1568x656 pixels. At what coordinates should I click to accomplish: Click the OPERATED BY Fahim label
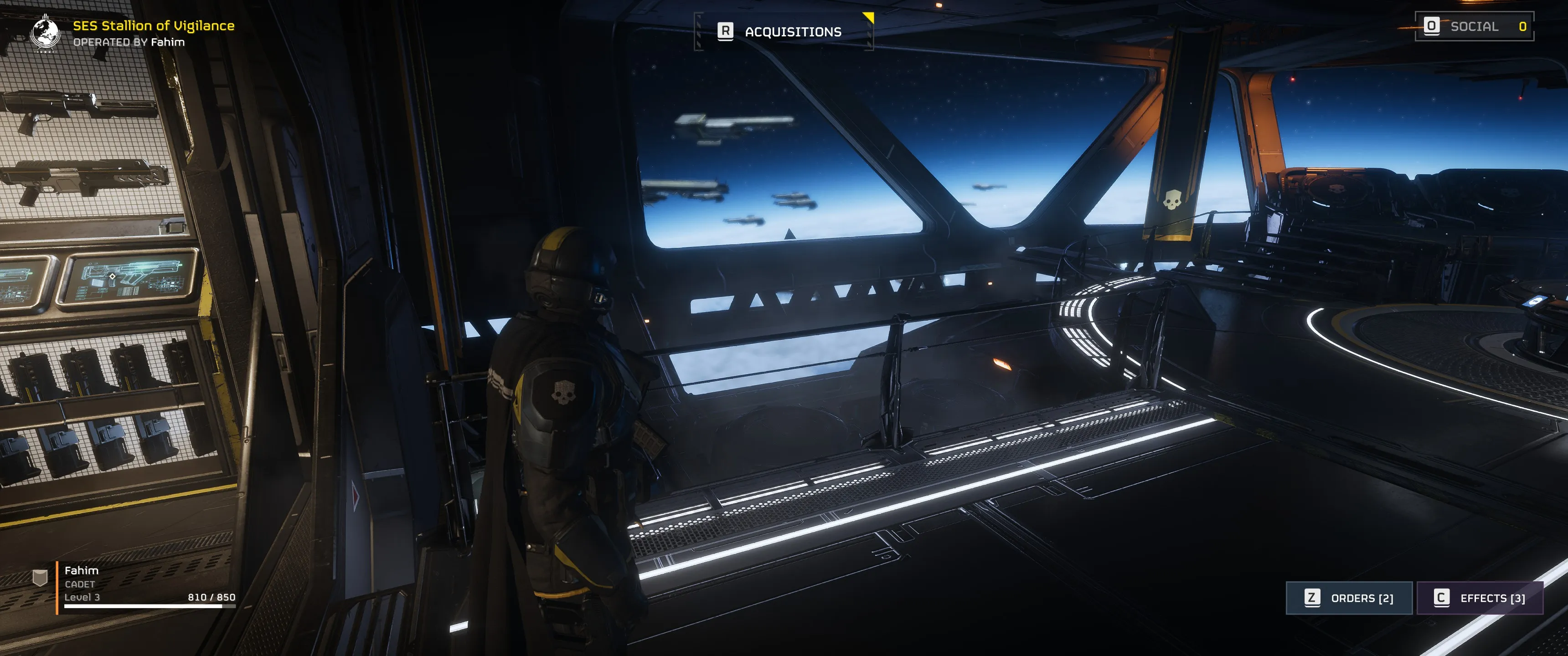129,44
